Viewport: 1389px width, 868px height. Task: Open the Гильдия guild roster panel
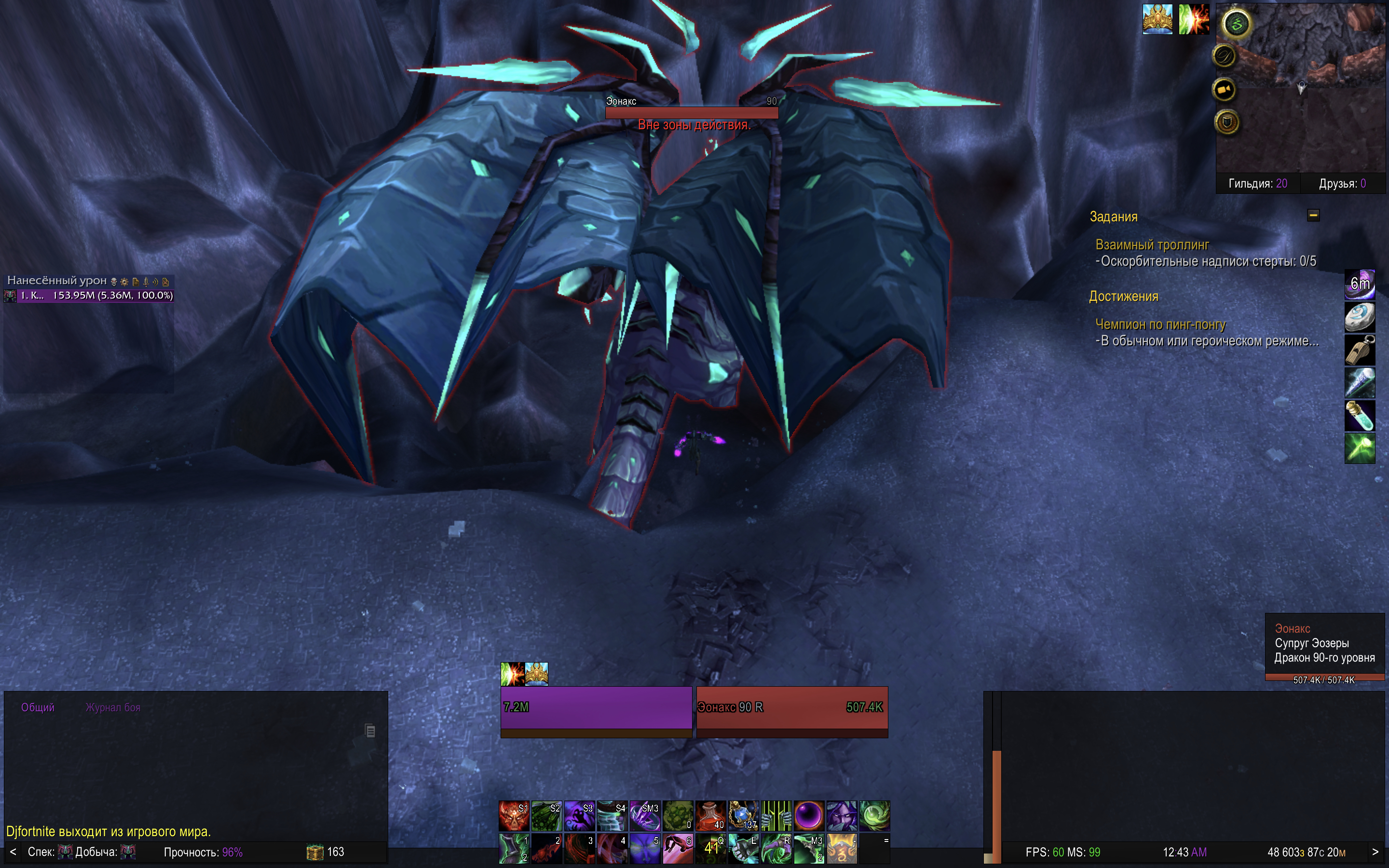pos(1257,184)
